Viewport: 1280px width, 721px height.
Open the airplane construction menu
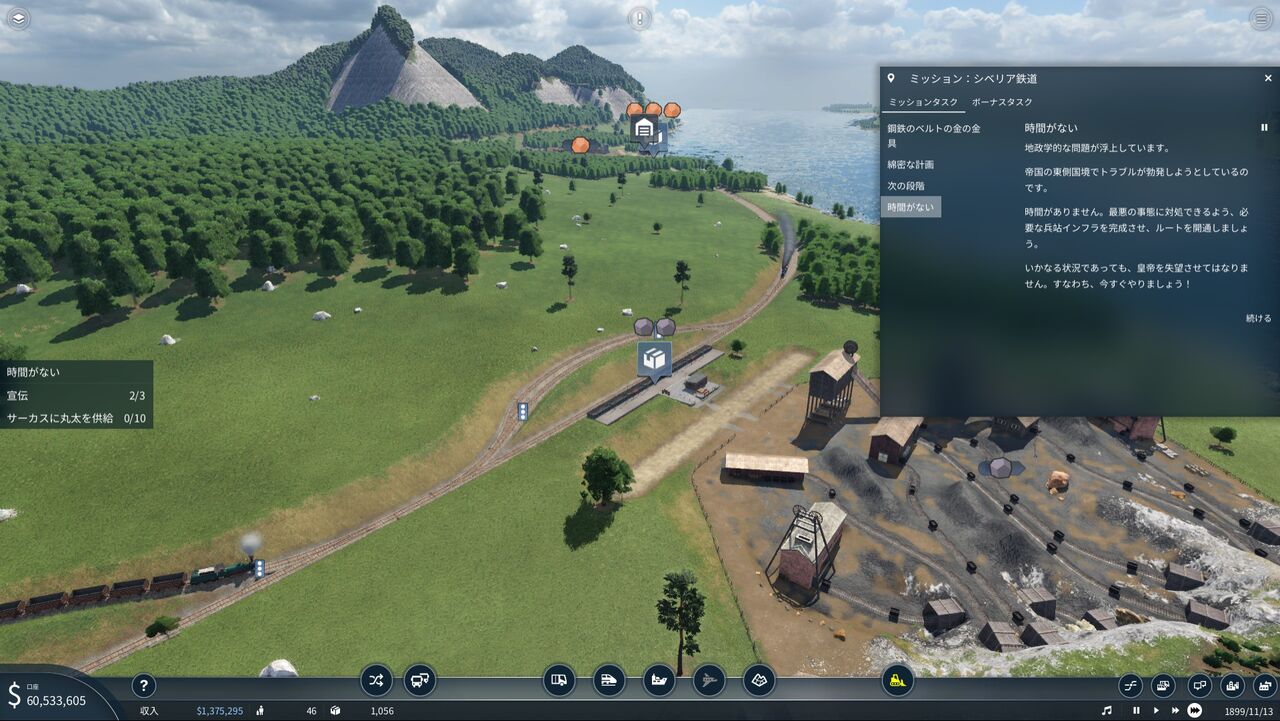pyautogui.click(x=709, y=681)
